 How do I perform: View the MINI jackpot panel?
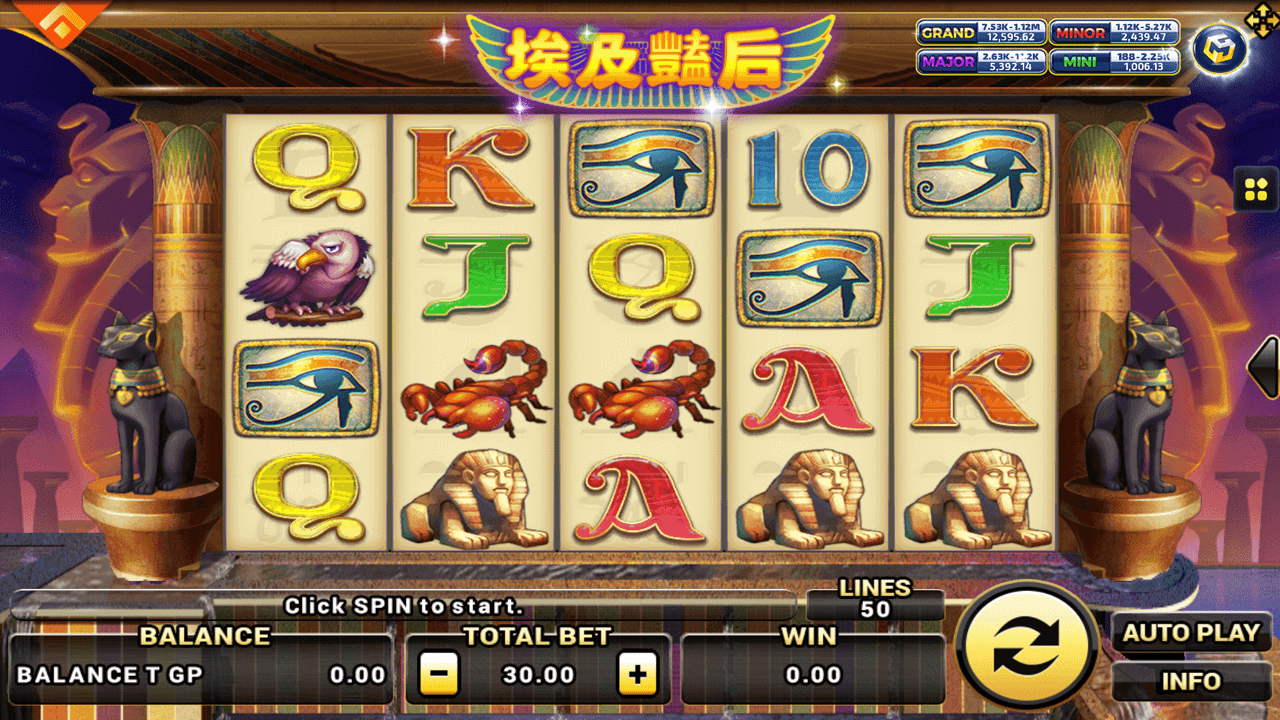(x=1114, y=62)
